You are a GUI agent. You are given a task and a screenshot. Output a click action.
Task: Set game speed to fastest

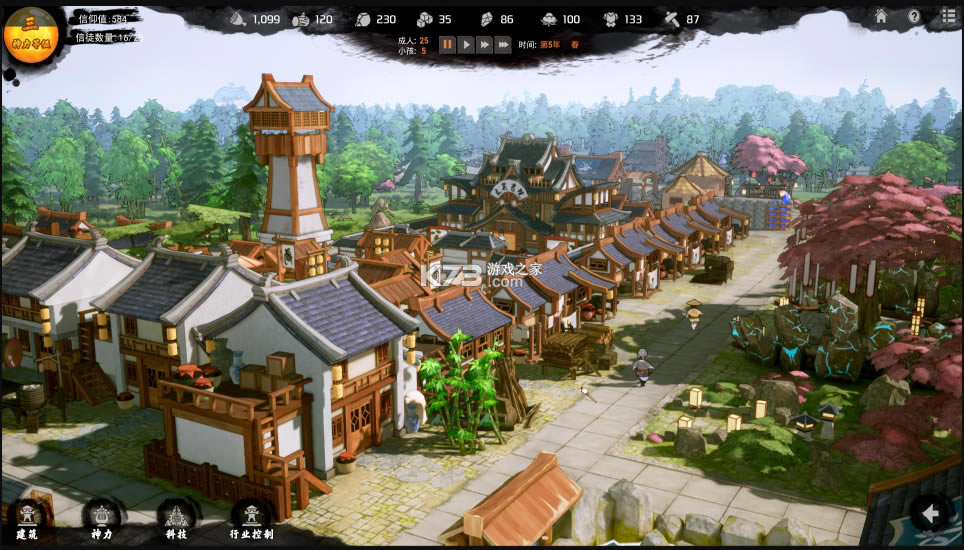pyautogui.click(x=503, y=44)
